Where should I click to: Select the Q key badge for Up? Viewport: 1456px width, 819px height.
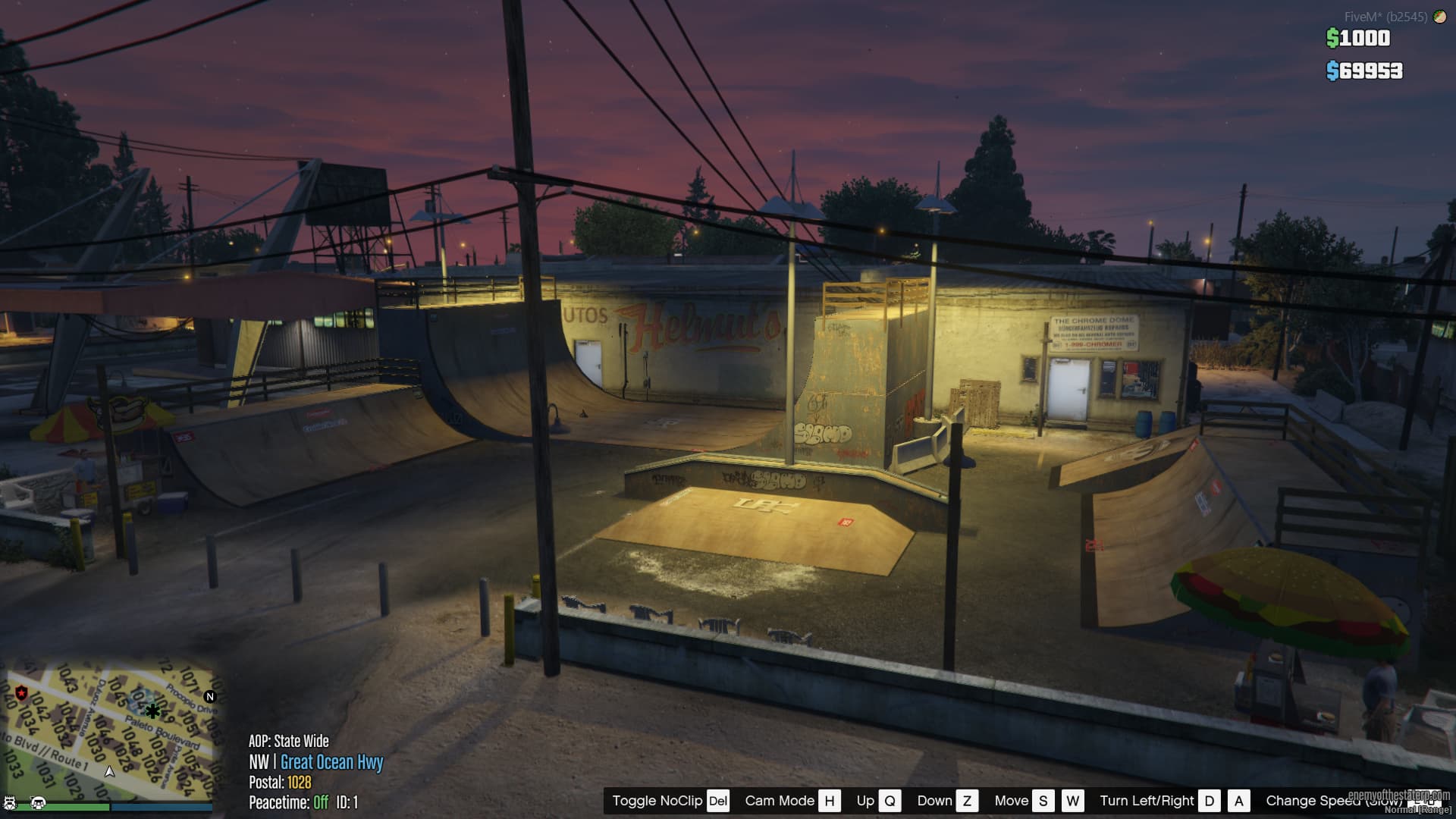(x=888, y=801)
